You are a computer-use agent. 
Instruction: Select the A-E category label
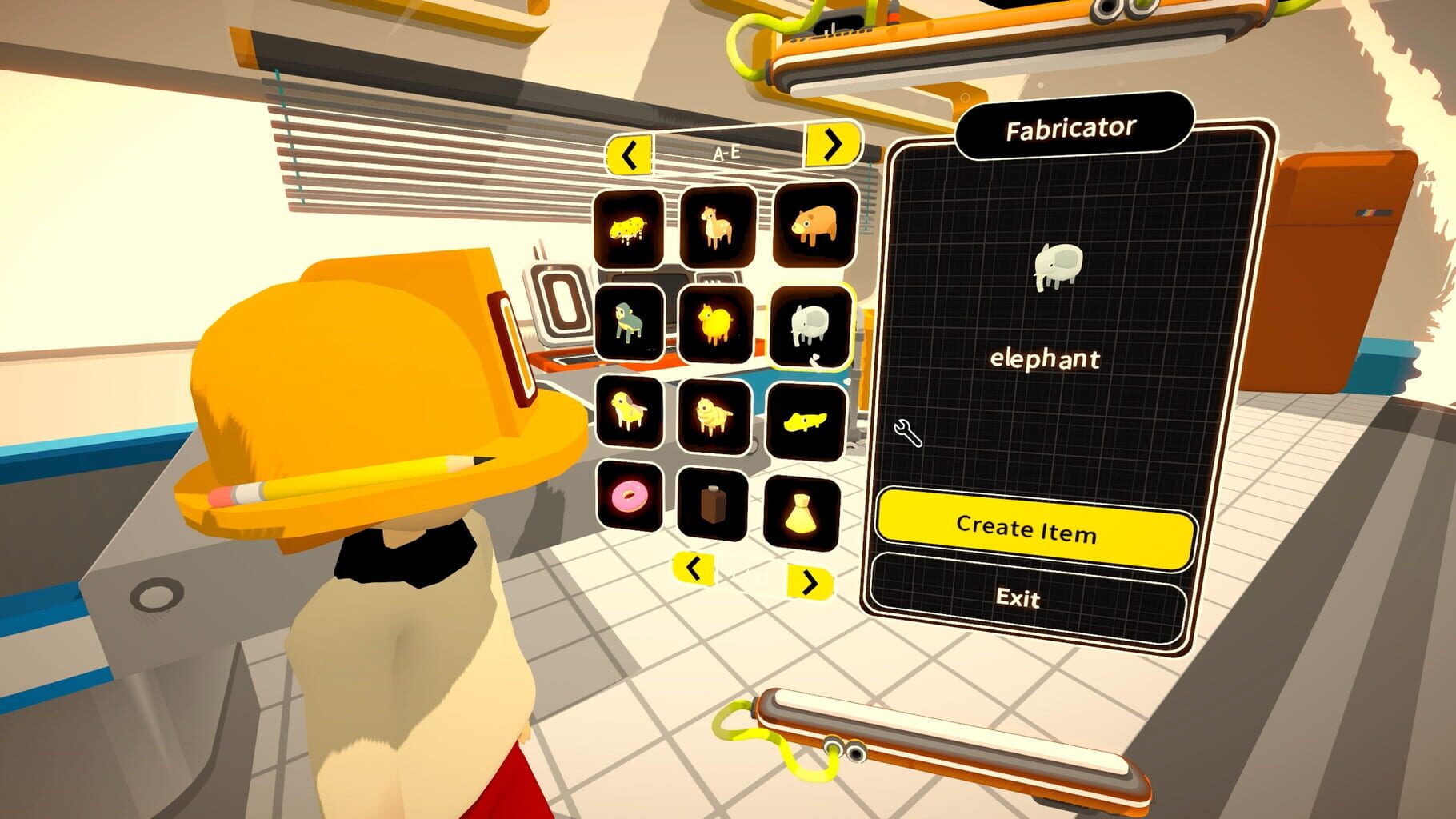coord(726,150)
